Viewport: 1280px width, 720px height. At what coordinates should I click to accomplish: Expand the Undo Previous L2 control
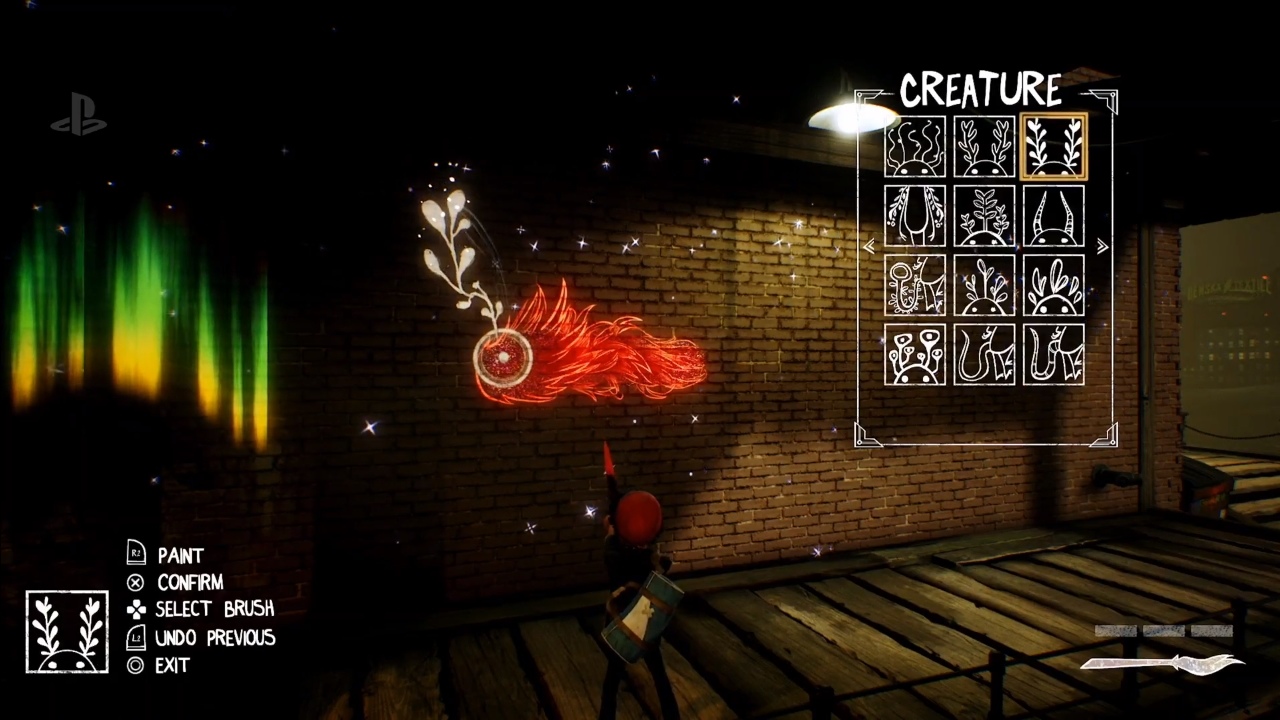click(136, 638)
